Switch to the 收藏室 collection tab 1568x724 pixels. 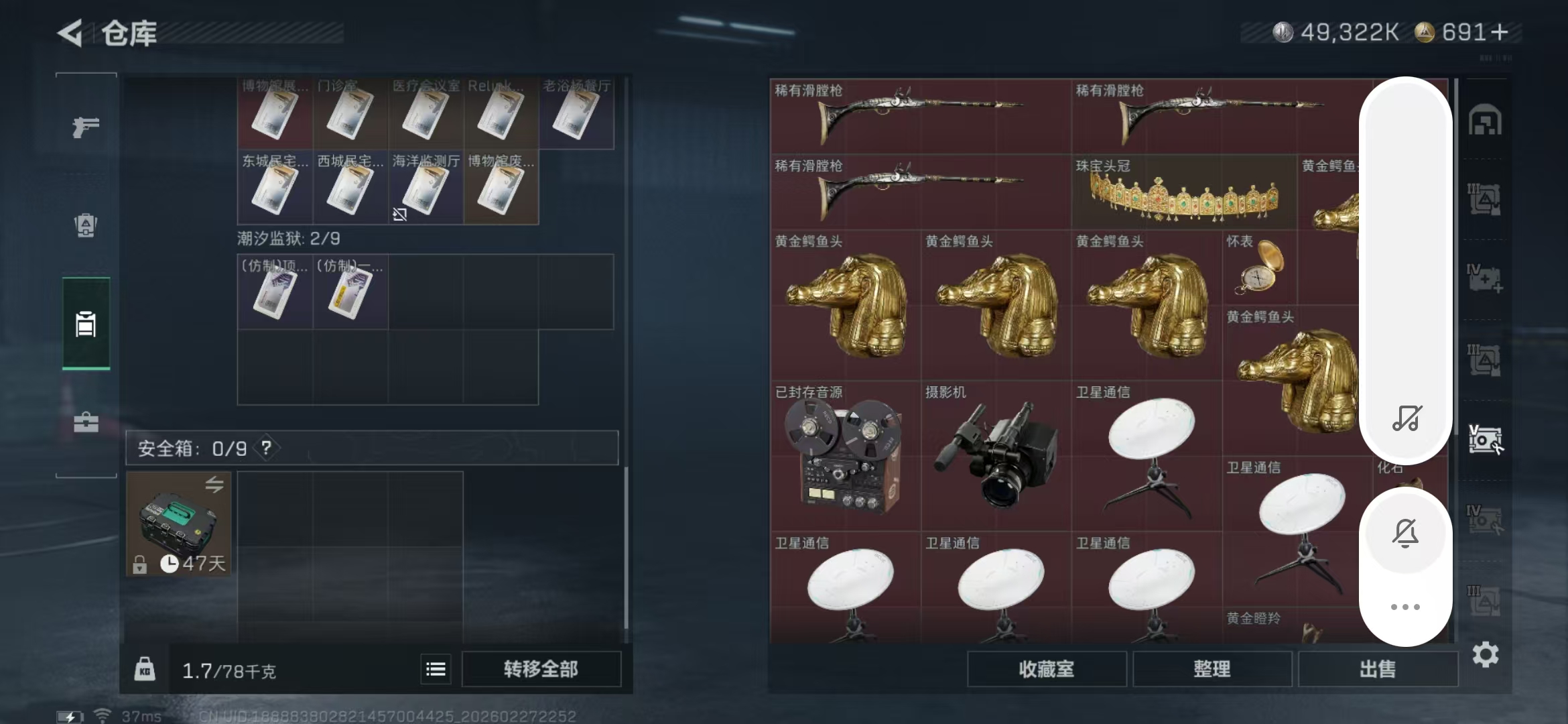1048,669
